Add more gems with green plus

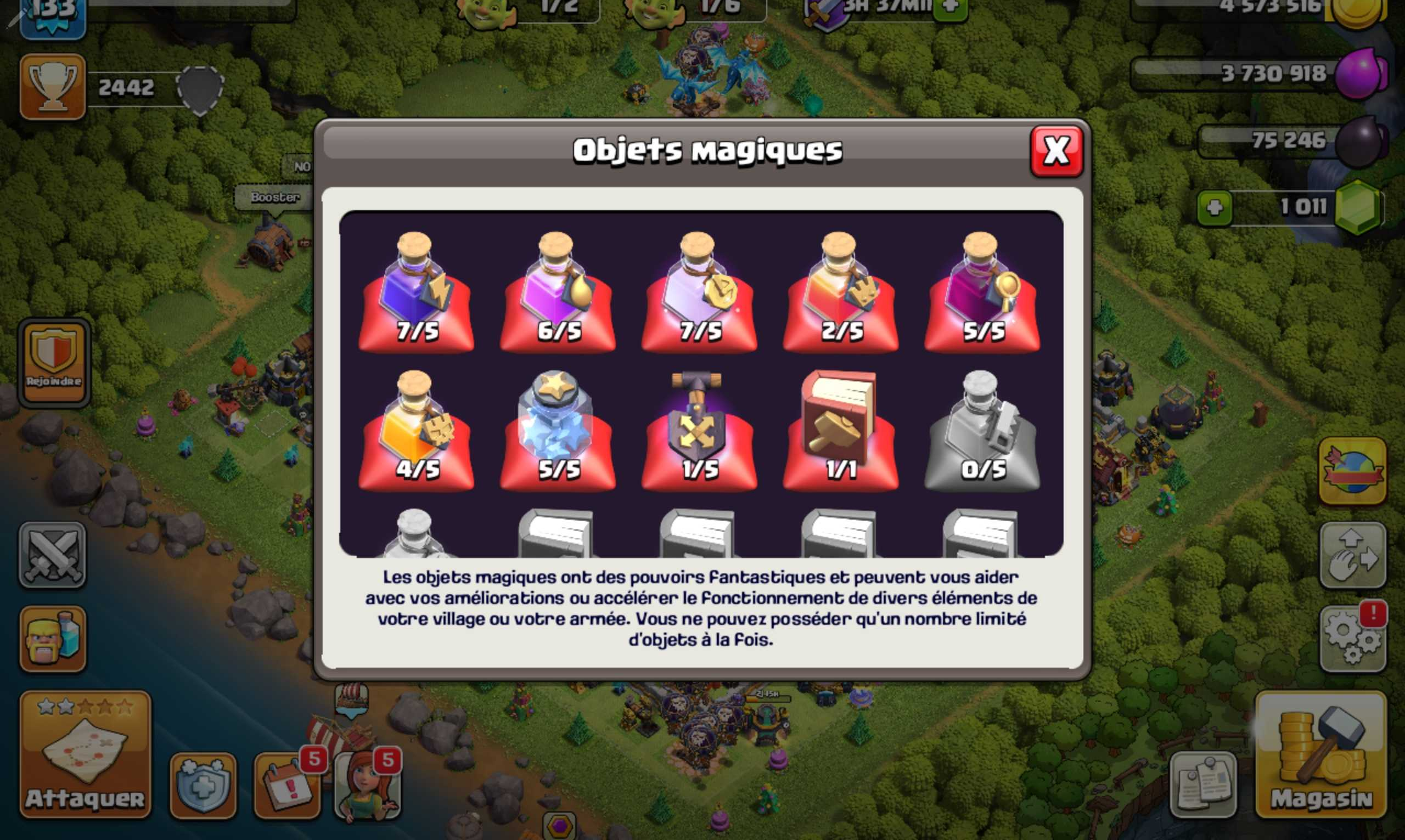pos(1215,208)
